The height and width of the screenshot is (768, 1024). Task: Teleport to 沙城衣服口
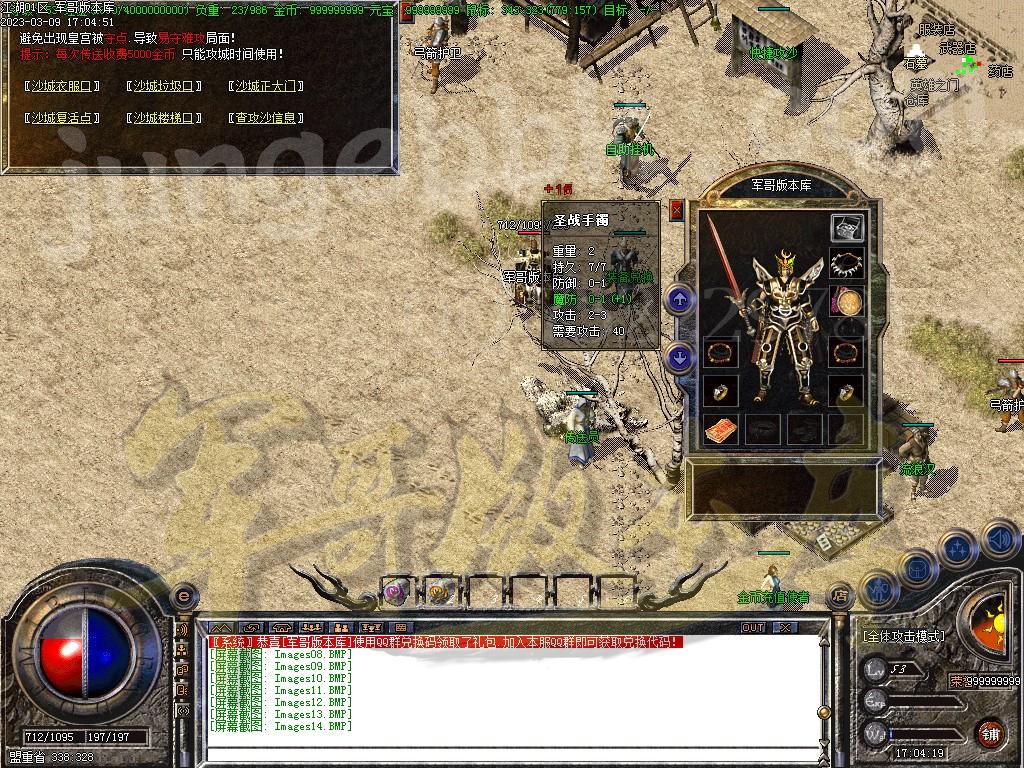point(63,86)
